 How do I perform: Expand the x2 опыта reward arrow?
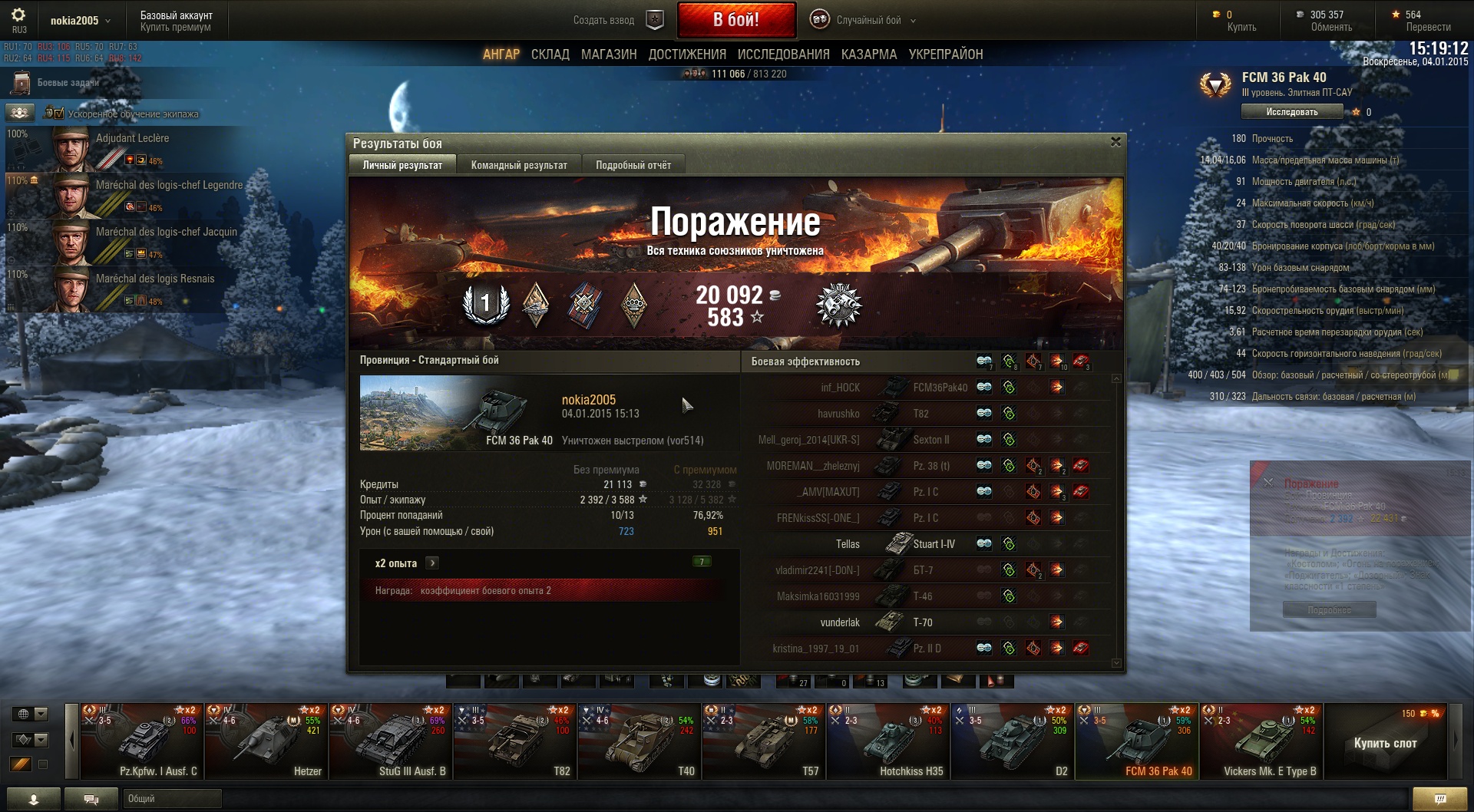432,563
